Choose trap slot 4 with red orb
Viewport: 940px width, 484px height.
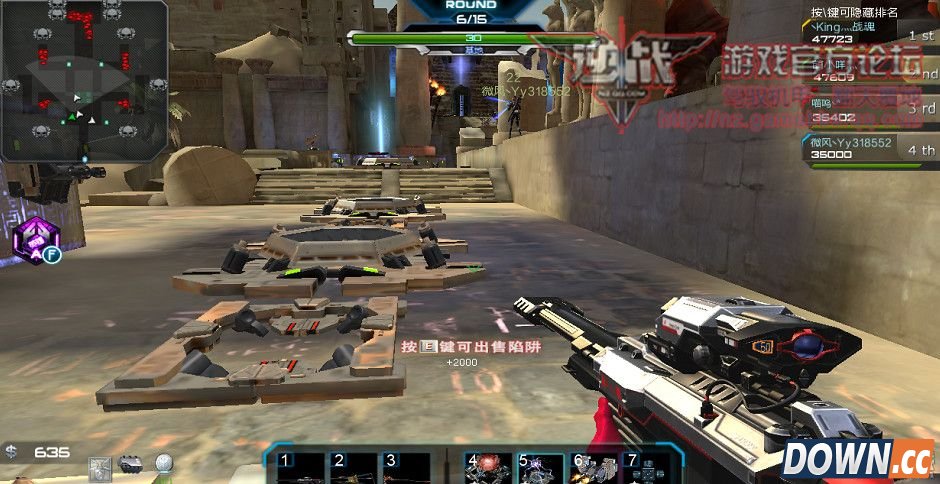pos(488,468)
